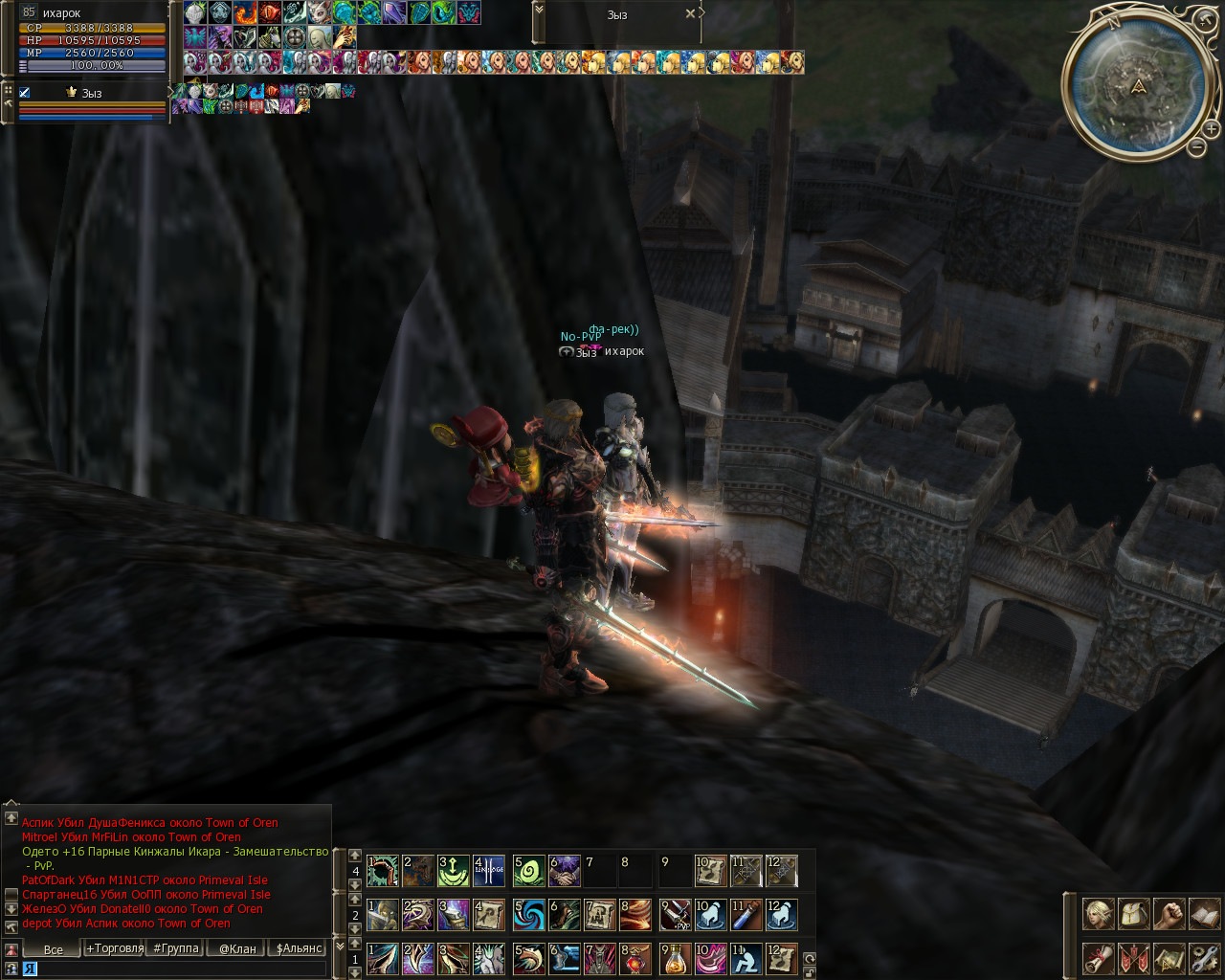The image size is (1225, 980).
Task: Zoom out the minimap with minus button
Action: pos(1196,146)
